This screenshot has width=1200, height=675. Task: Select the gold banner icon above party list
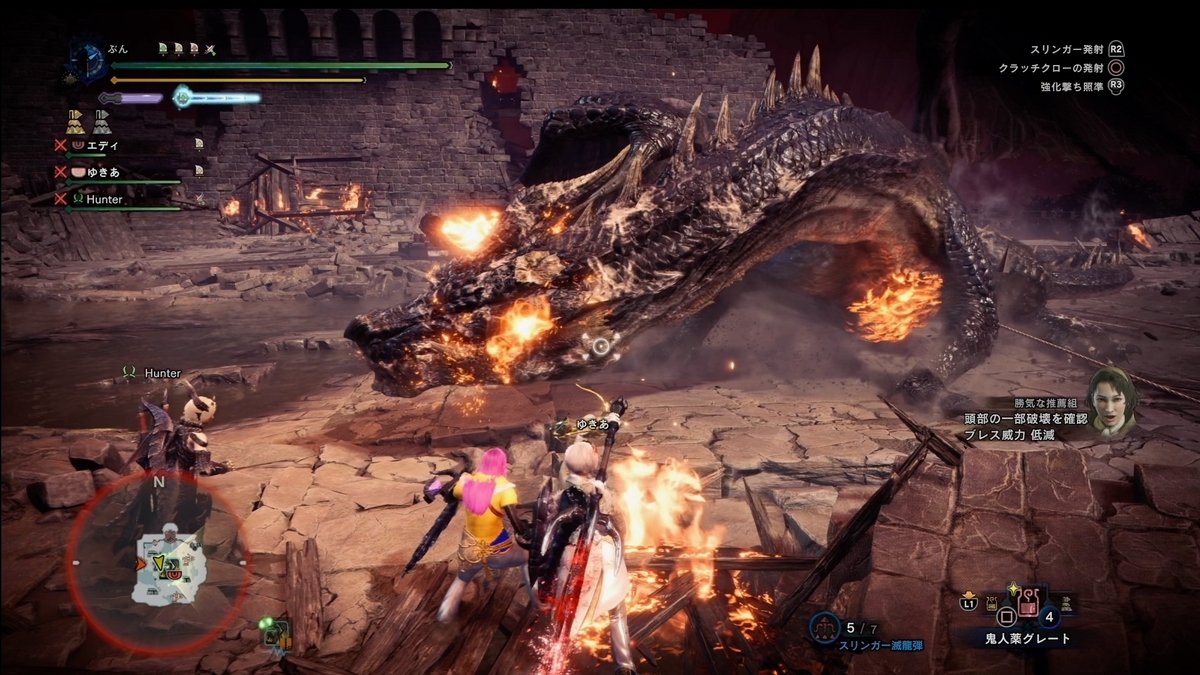pos(75,121)
